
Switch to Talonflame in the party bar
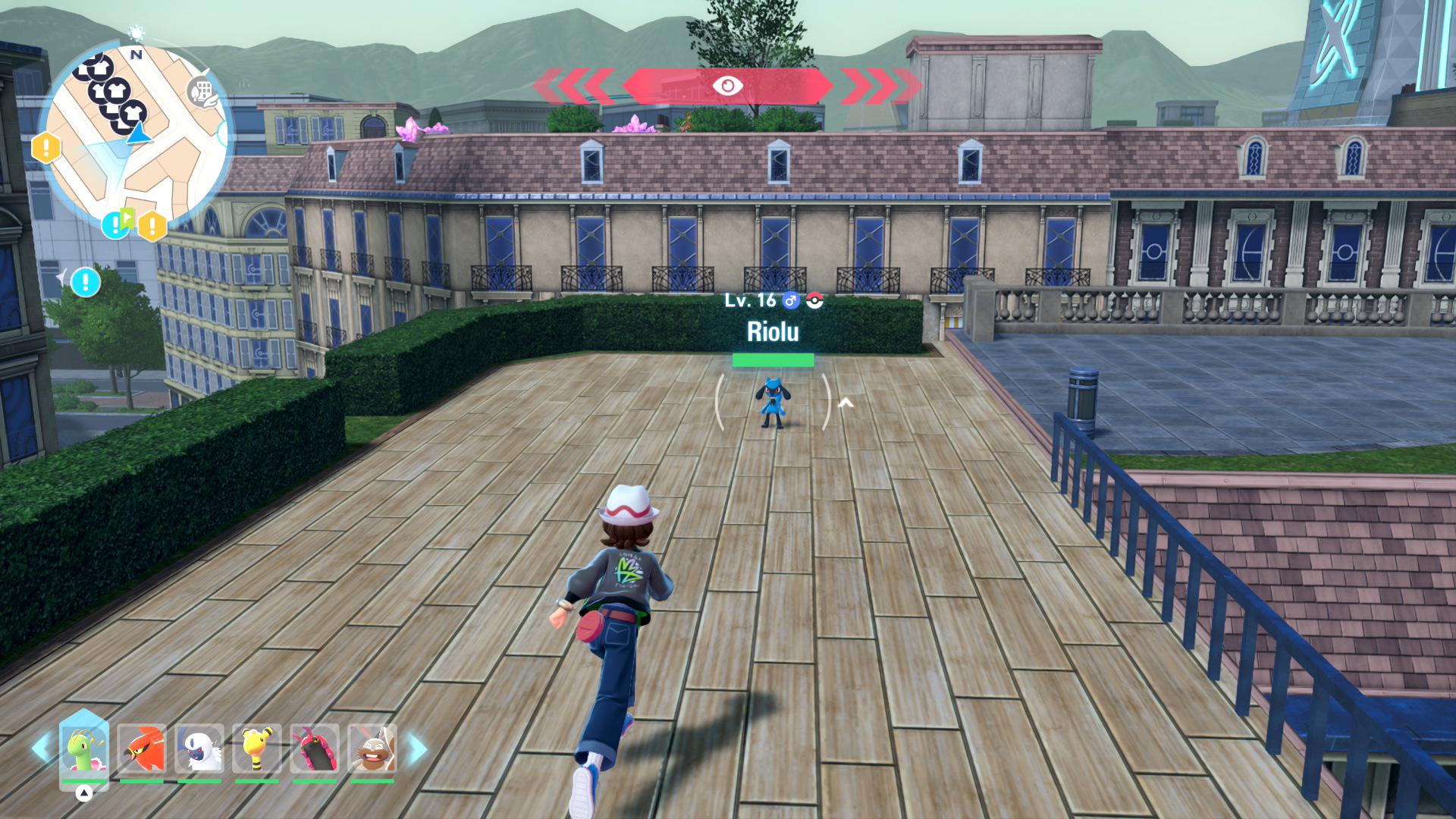142,748
